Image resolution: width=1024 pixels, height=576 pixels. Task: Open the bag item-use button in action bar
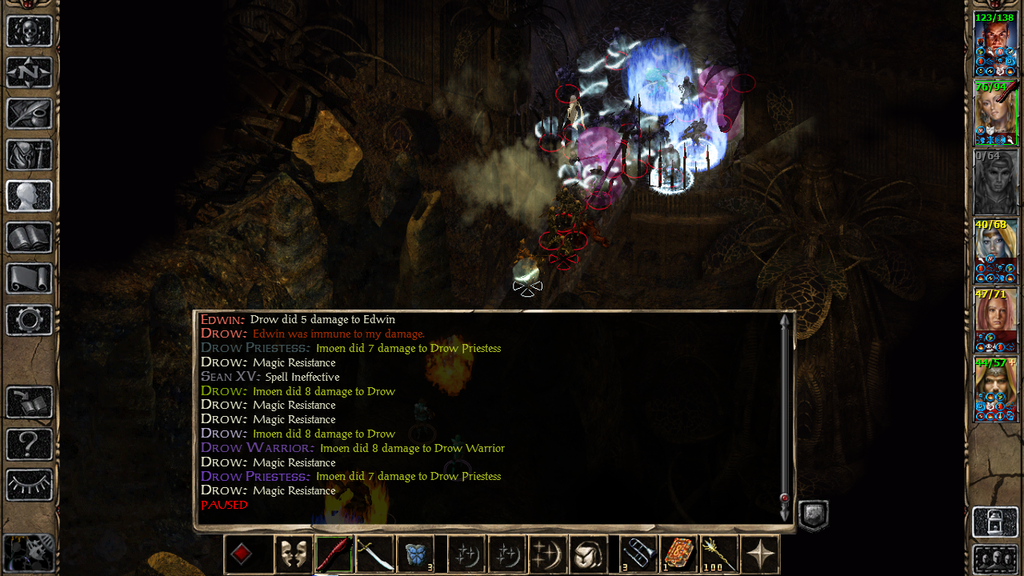[585, 554]
